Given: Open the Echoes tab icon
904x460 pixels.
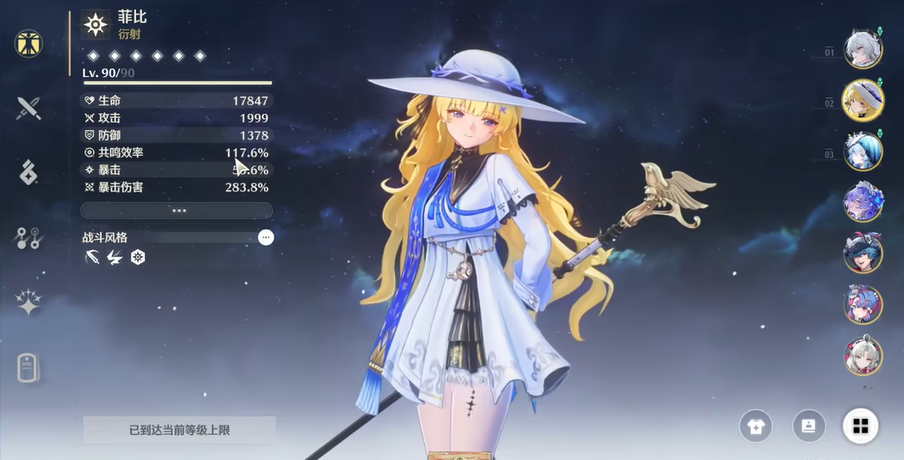Looking at the screenshot, I should point(28,172).
